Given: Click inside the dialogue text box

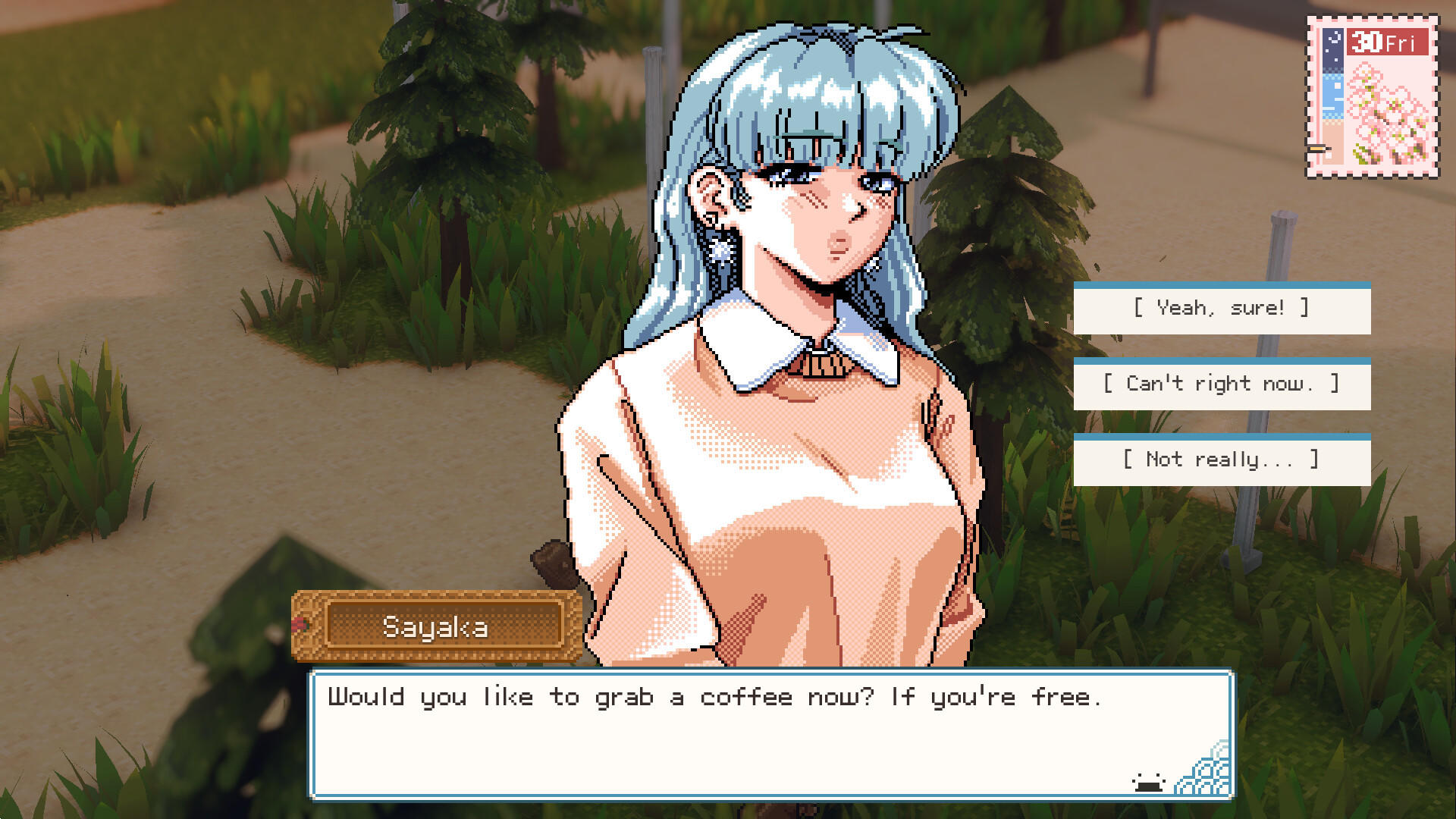Looking at the screenshot, I should (758, 739).
